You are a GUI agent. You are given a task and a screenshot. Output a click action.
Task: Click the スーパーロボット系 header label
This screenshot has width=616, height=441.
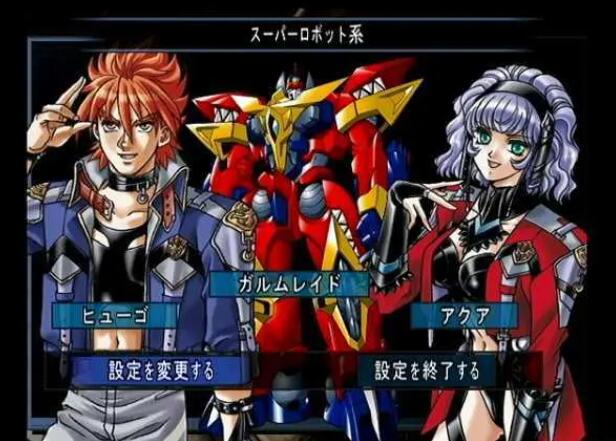click(307, 35)
